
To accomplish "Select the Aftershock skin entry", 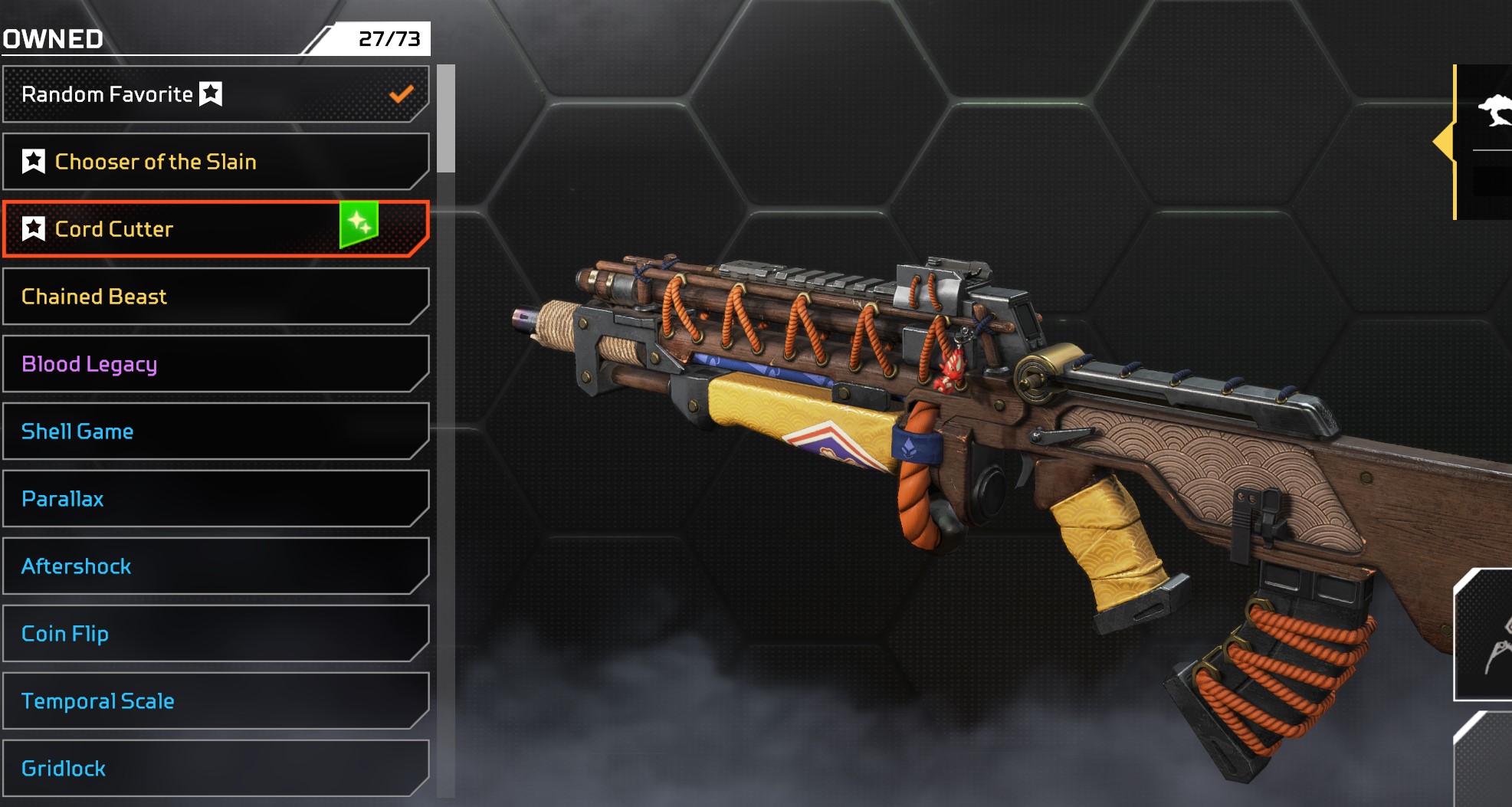I will pos(215,566).
